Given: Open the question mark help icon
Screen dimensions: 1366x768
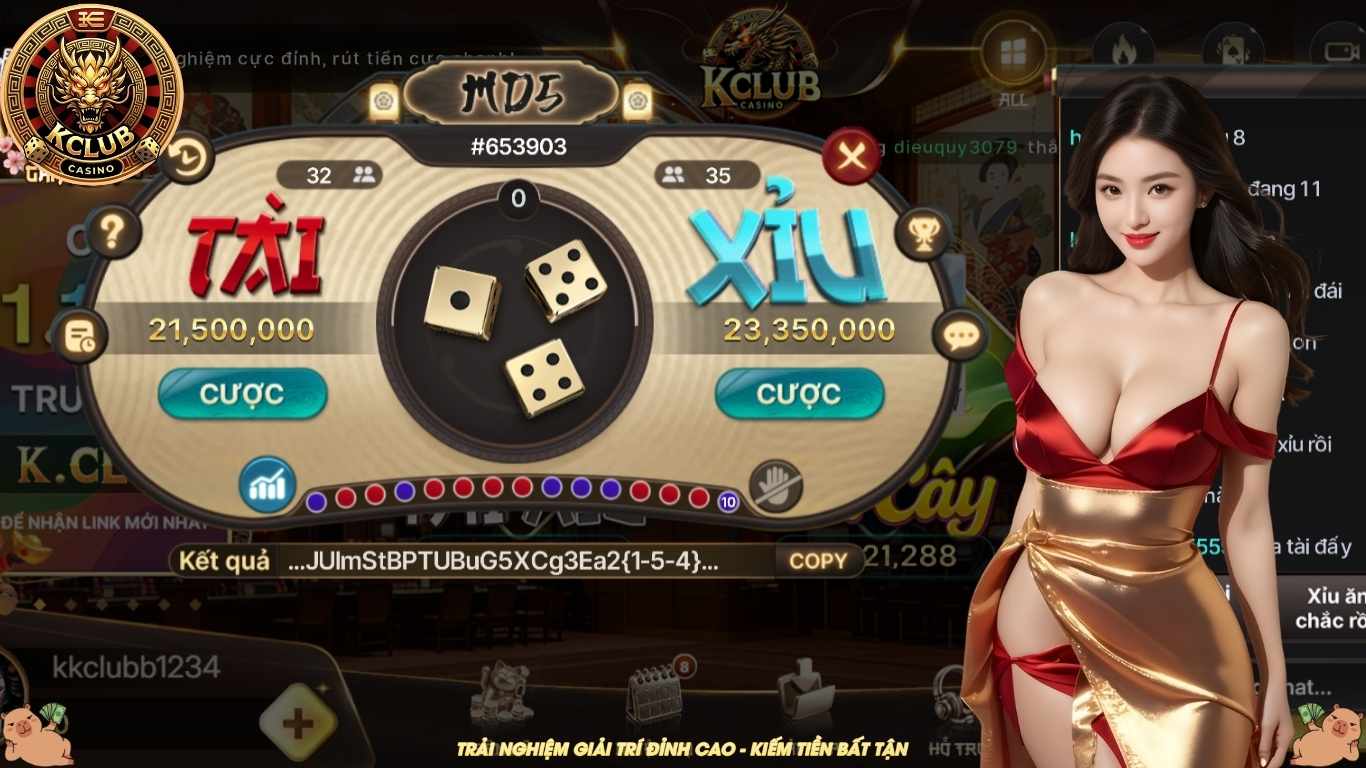Looking at the screenshot, I should [113, 231].
